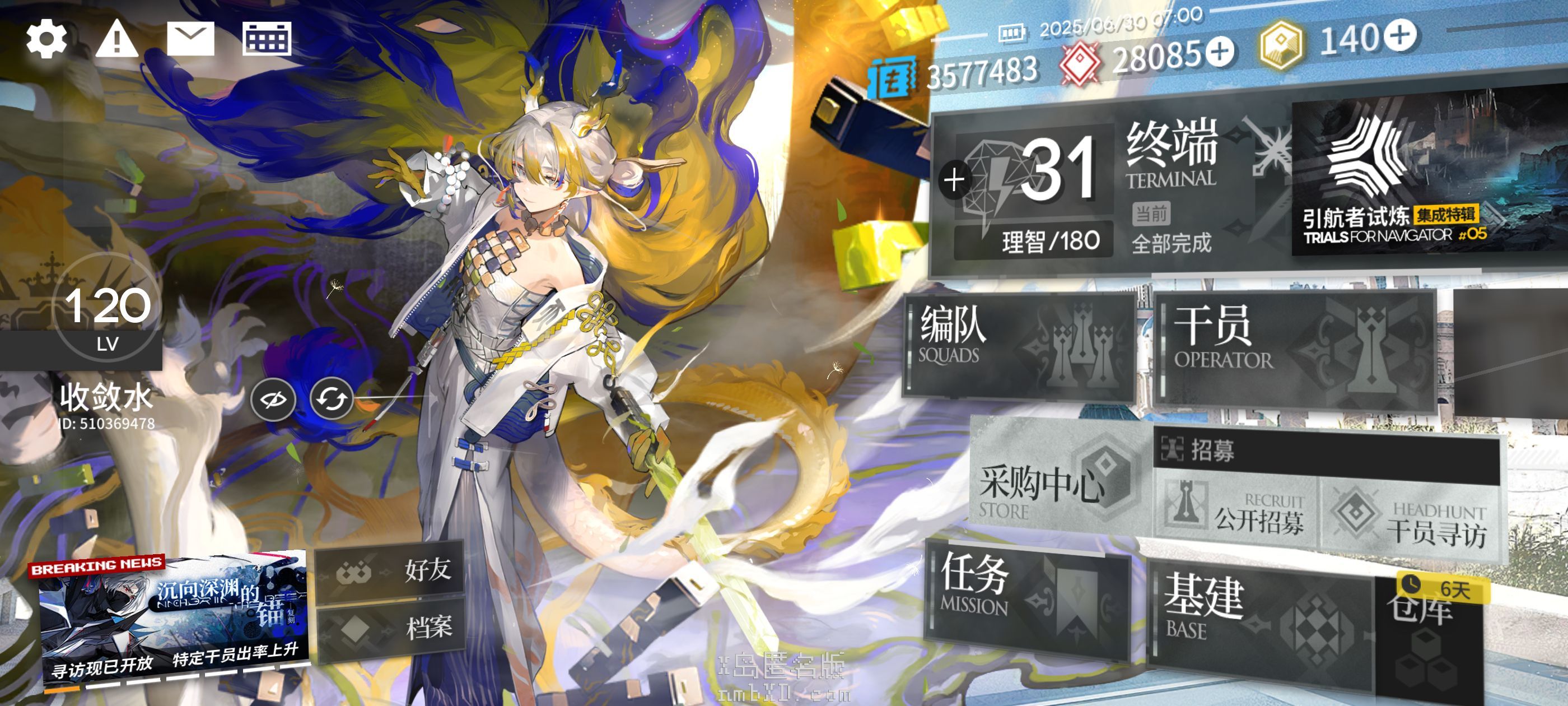The width and height of the screenshot is (1568, 706).
Task: Open the 干员 Operator menu
Action: pos(1294,350)
